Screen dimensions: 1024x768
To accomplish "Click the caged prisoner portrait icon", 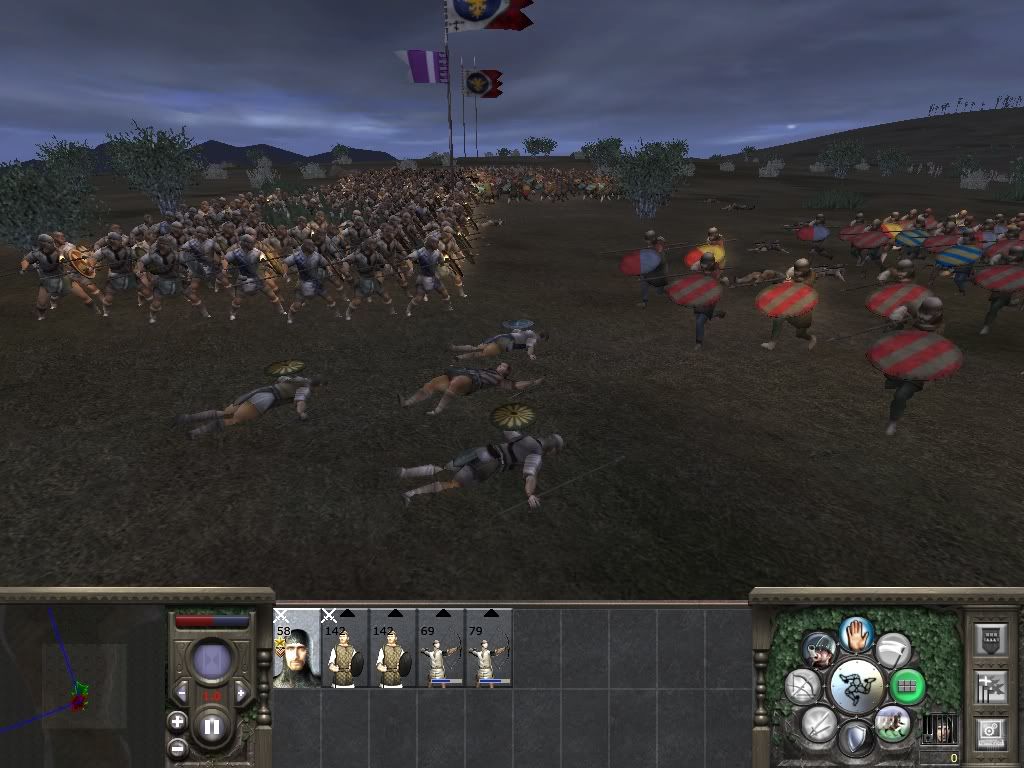I will coord(939,728).
